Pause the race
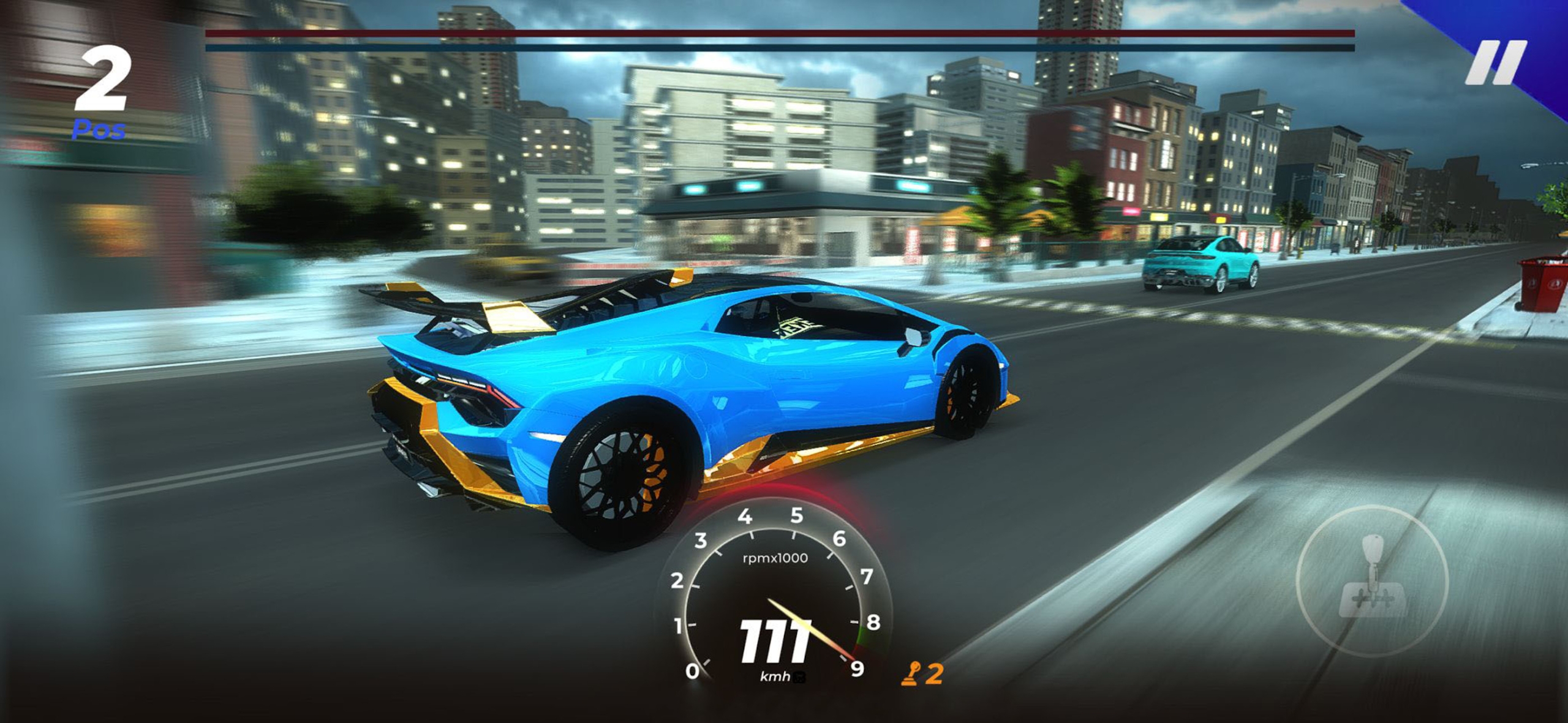This screenshot has height=723, width=1568. coord(1495,63)
